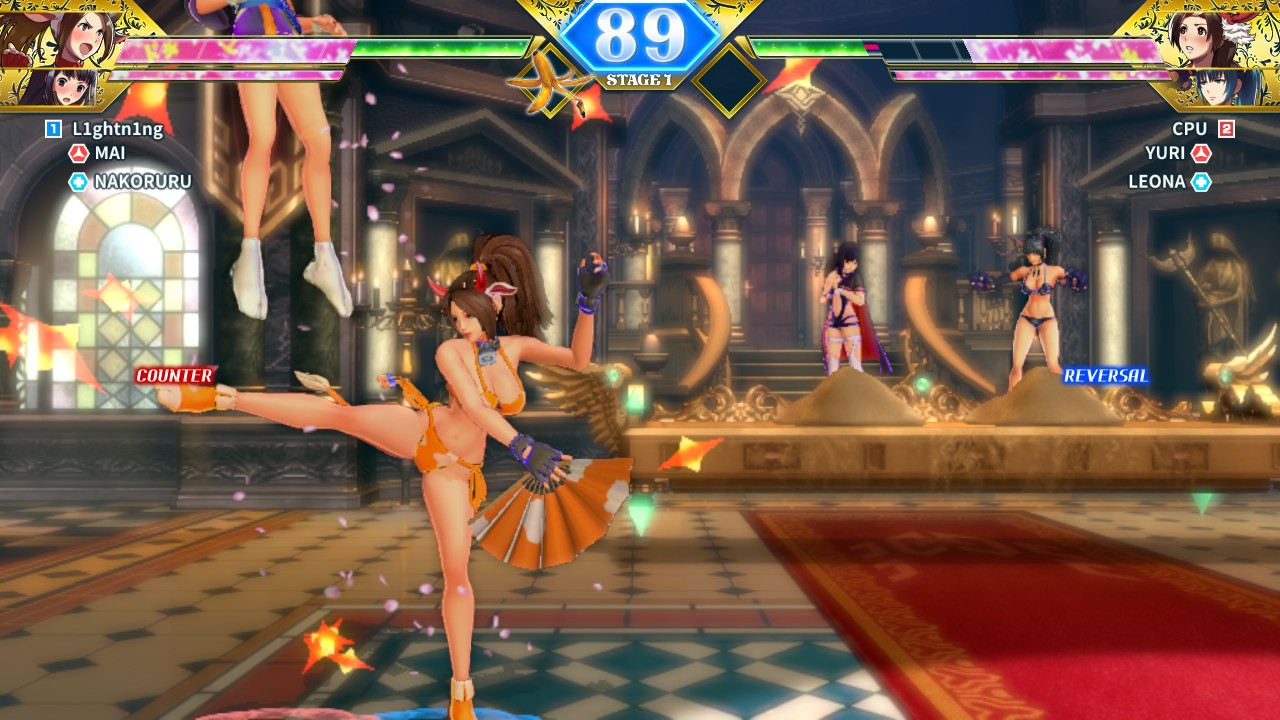Click the empty item slot beside the timer
The image size is (1280, 720).
point(730,80)
